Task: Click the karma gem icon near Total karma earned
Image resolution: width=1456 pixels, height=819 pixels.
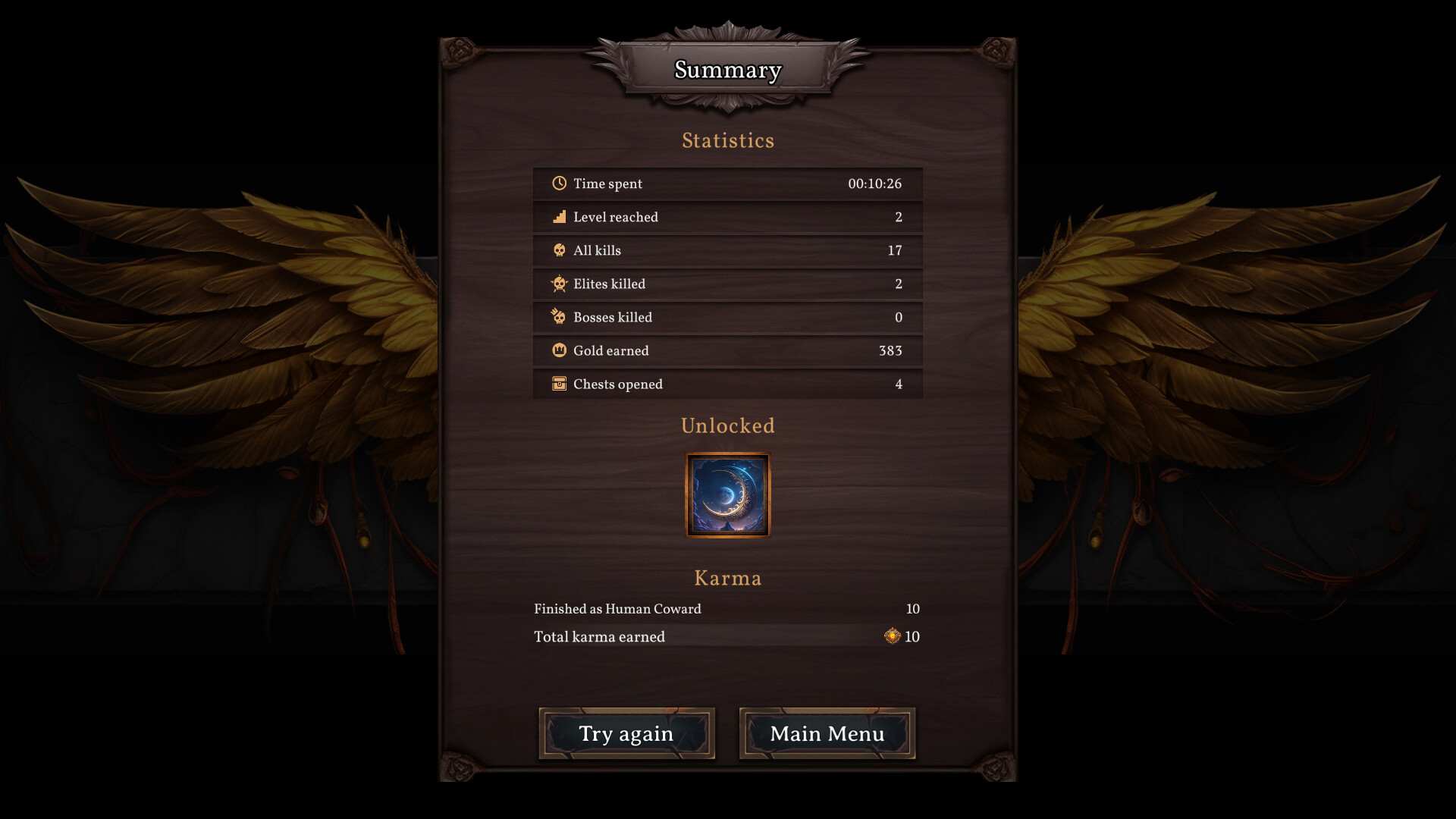Action: point(892,636)
